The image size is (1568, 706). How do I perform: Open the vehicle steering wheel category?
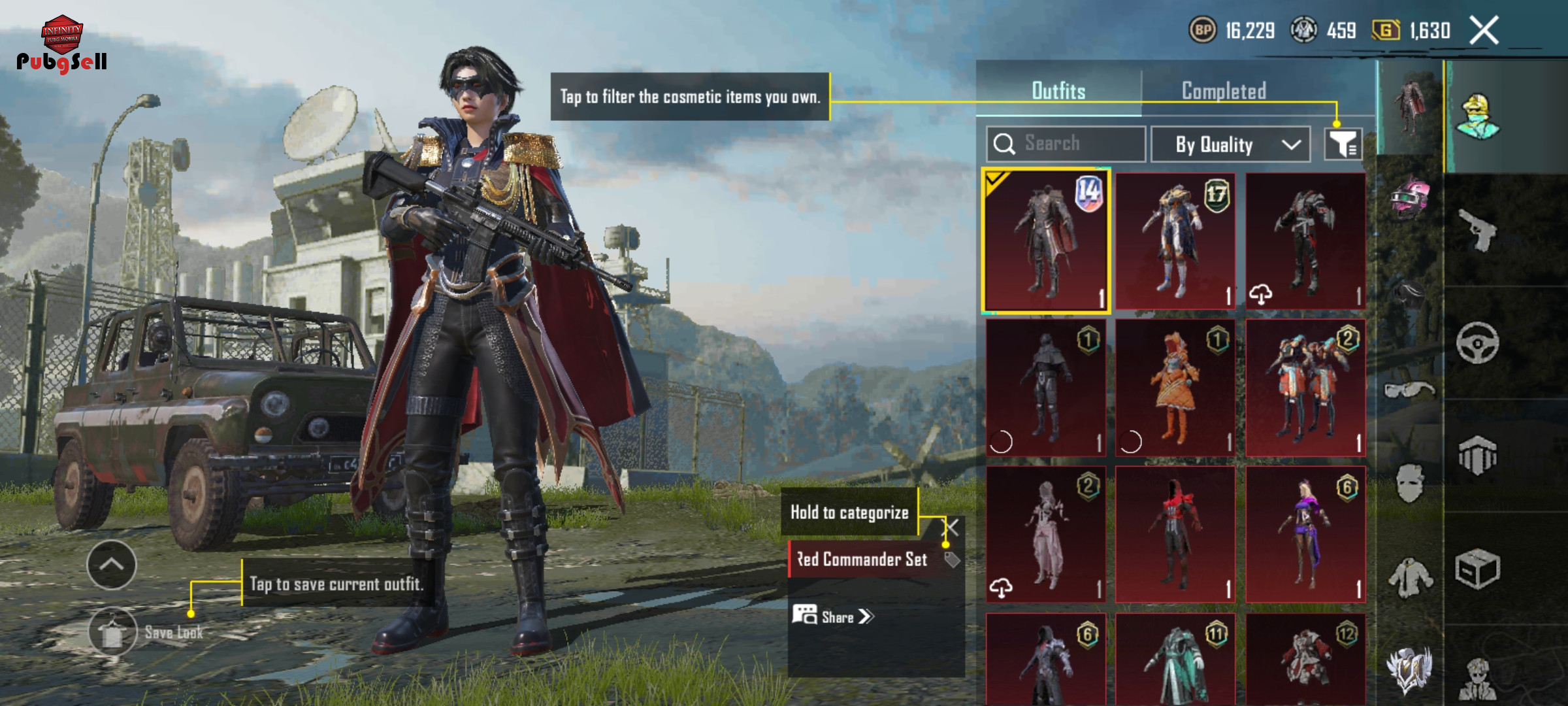point(1477,343)
